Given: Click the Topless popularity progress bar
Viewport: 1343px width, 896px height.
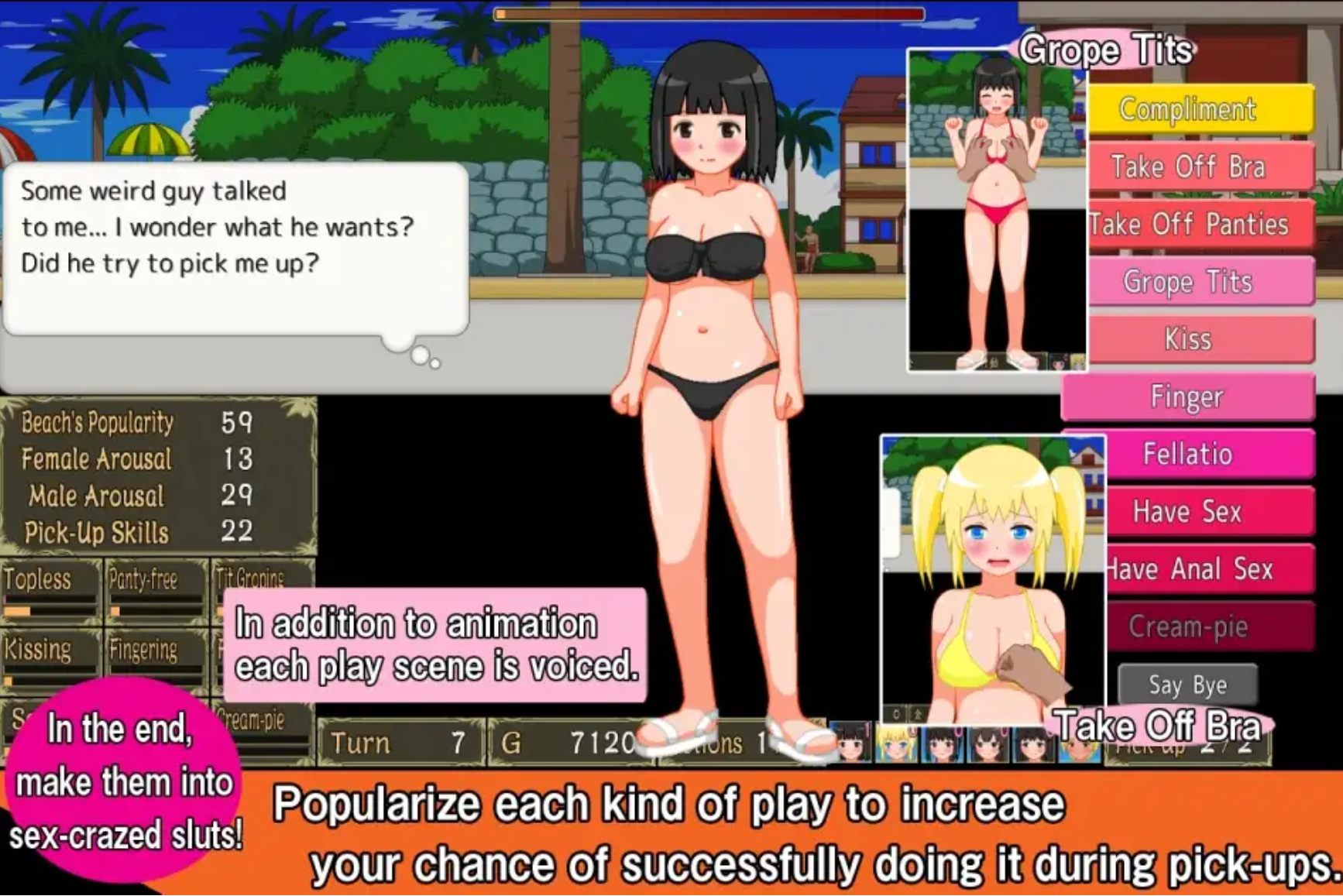Looking at the screenshot, I should pyautogui.click(x=49, y=611).
